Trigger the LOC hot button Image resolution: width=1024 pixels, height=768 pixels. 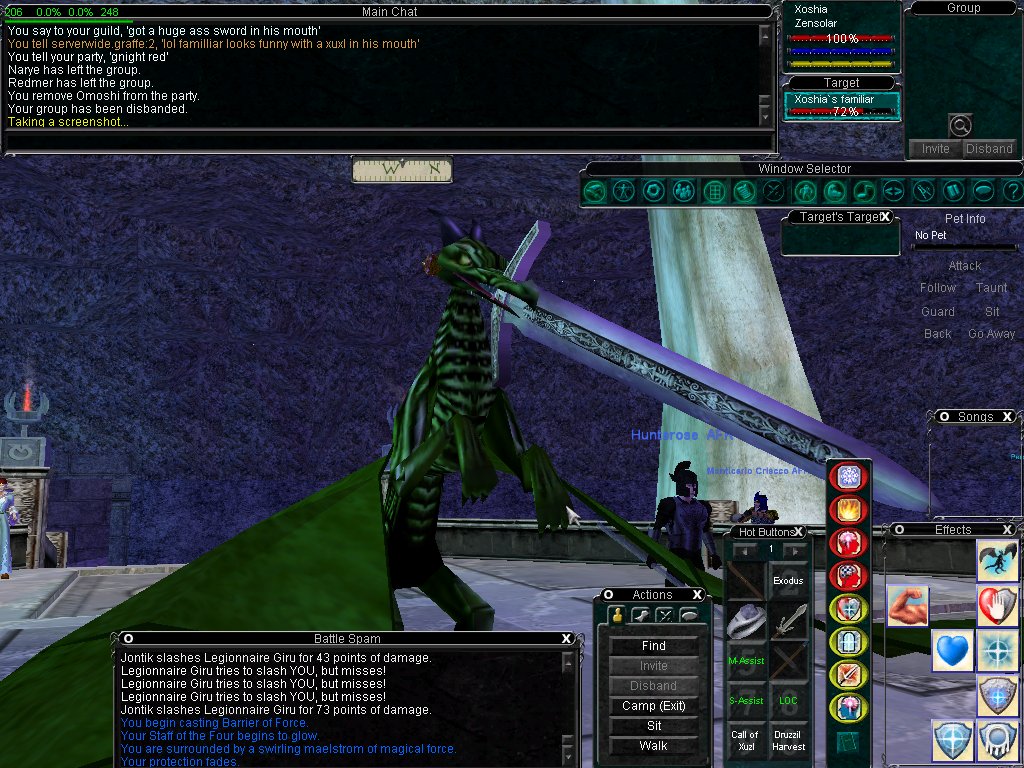[x=788, y=700]
